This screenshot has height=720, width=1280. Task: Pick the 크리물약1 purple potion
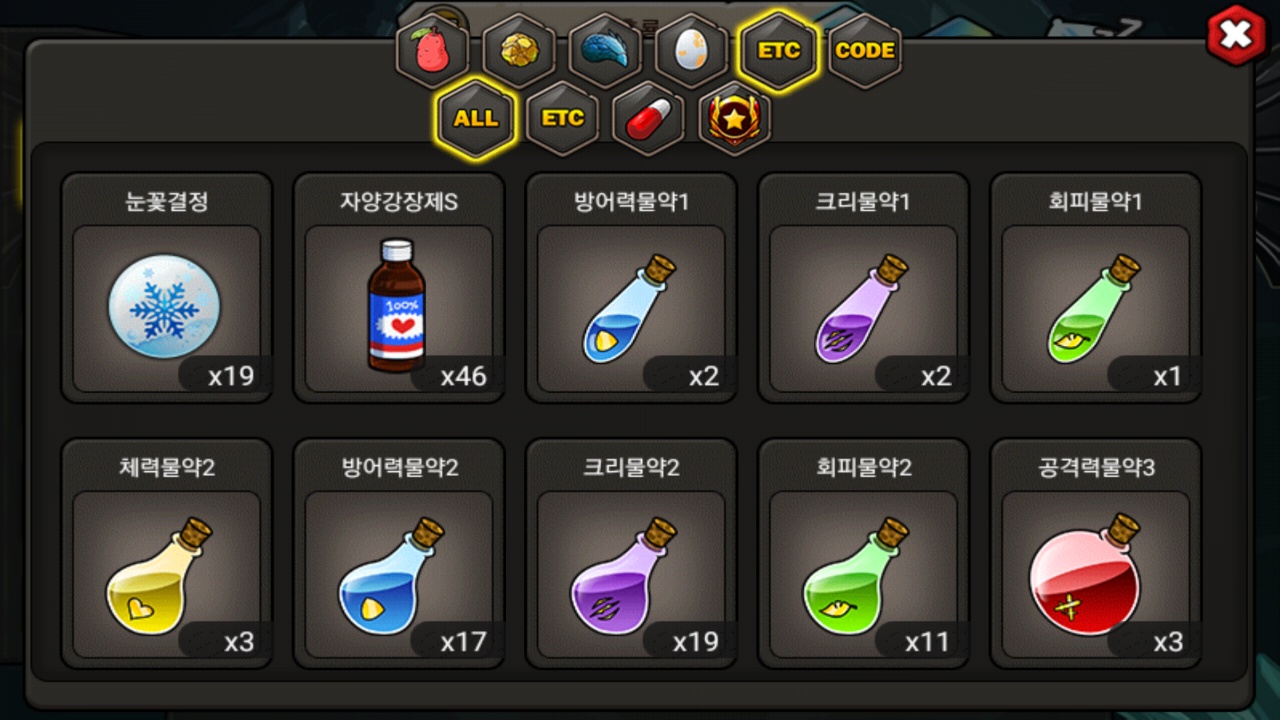click(863, 288)
